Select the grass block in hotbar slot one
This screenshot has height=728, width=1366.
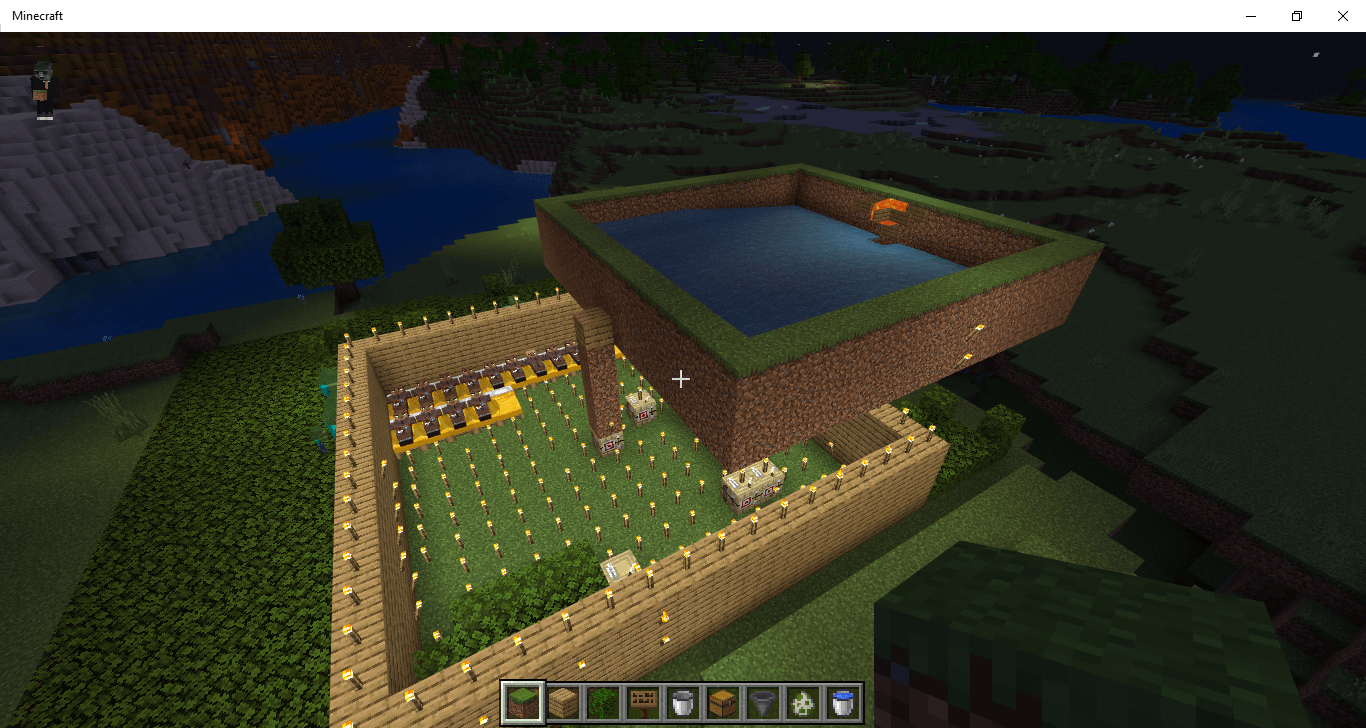coord(524,705)
